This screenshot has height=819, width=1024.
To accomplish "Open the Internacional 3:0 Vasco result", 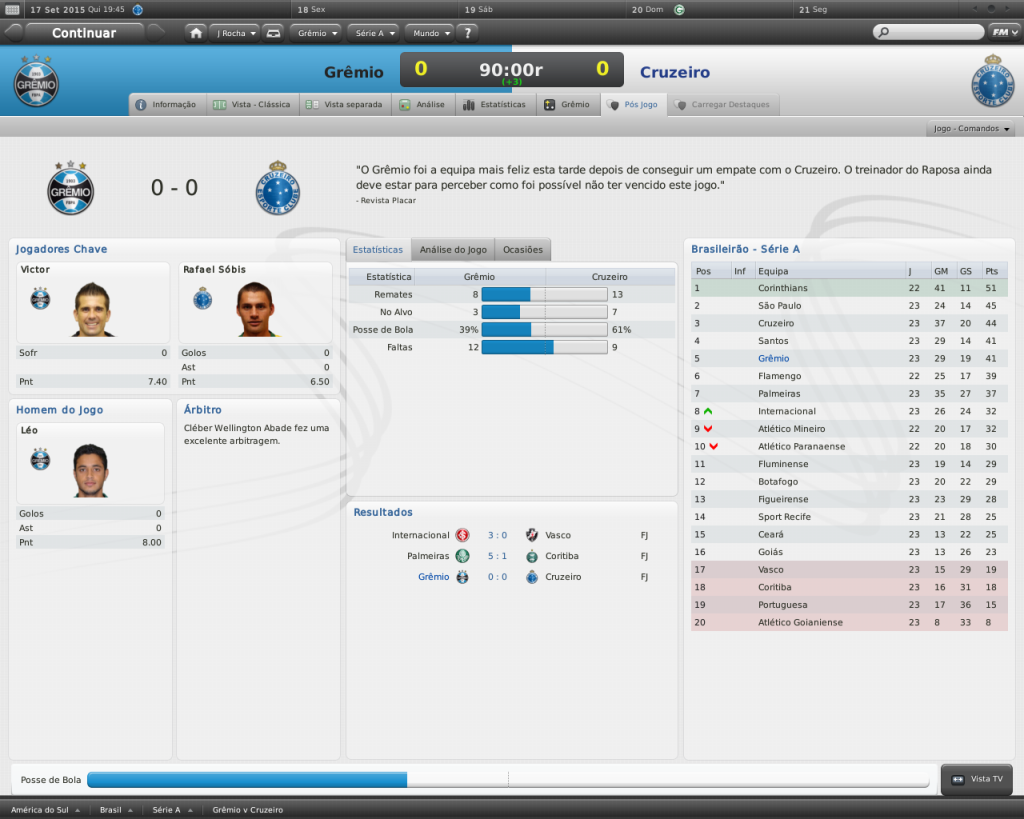I will click(x=497, y=535).
